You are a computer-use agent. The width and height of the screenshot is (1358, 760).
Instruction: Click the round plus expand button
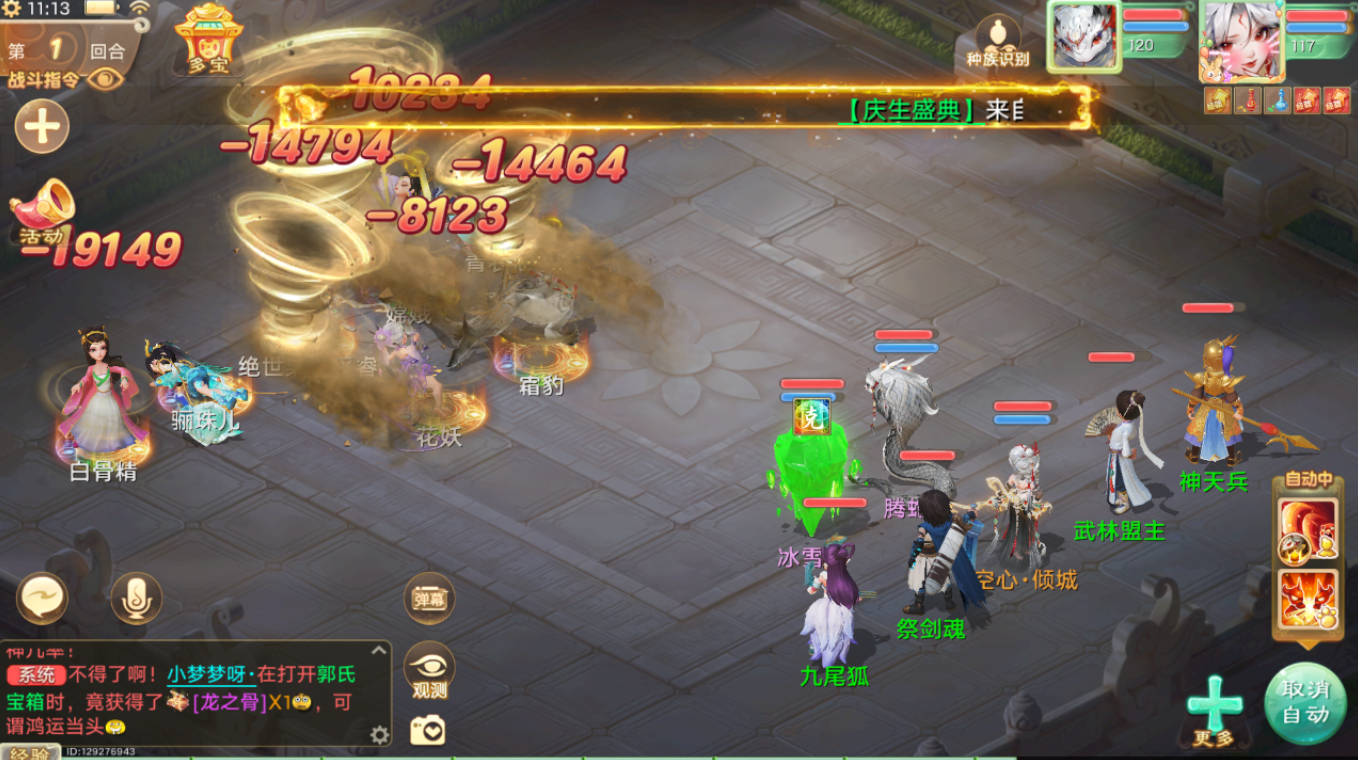(42, 127)
